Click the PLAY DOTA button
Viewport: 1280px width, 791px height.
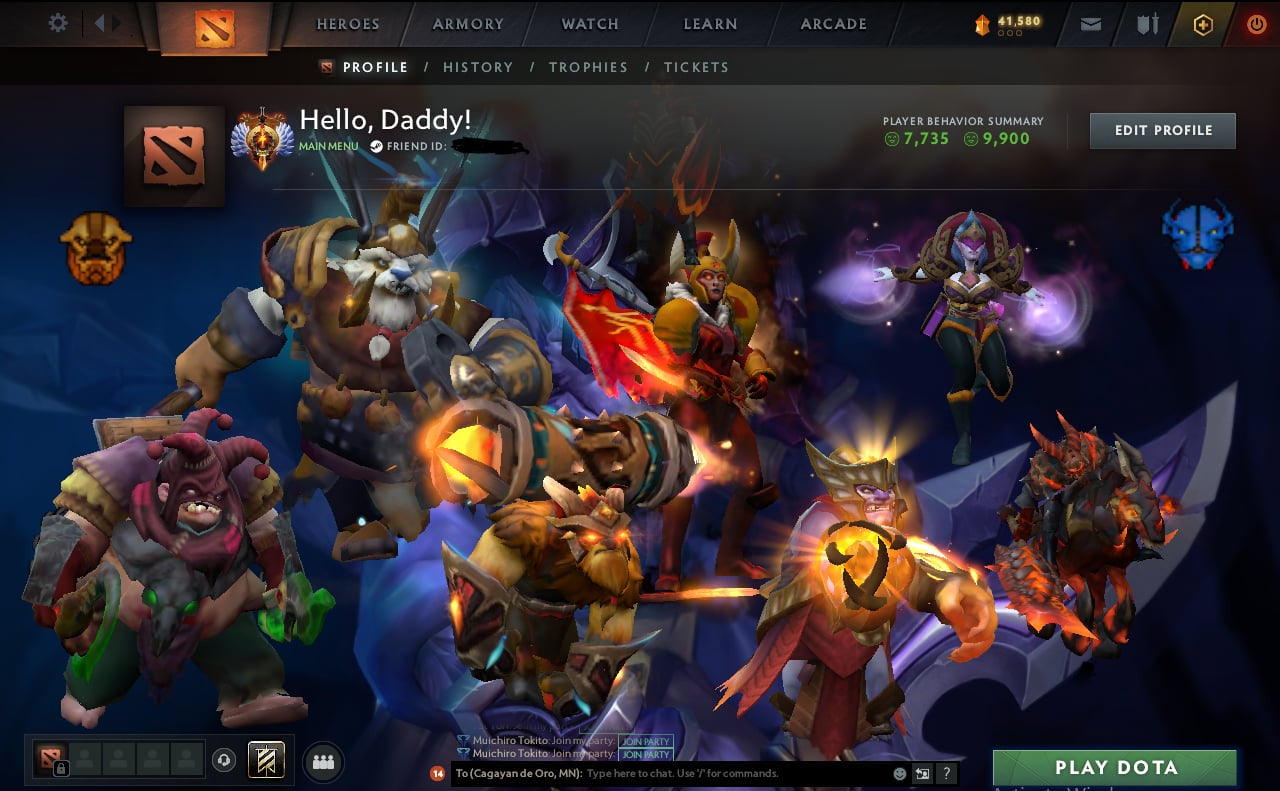click(x=1114, y=767)
